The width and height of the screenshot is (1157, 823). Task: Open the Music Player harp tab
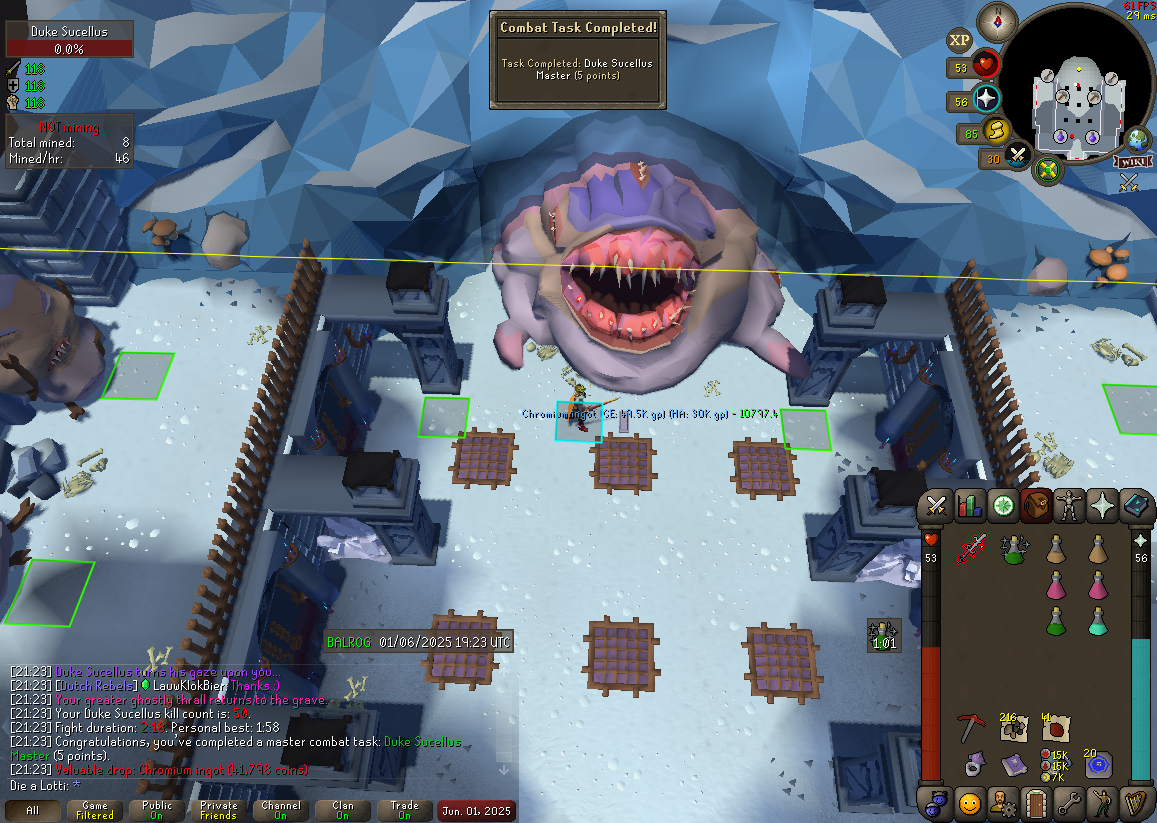[x=1137, y=802]
